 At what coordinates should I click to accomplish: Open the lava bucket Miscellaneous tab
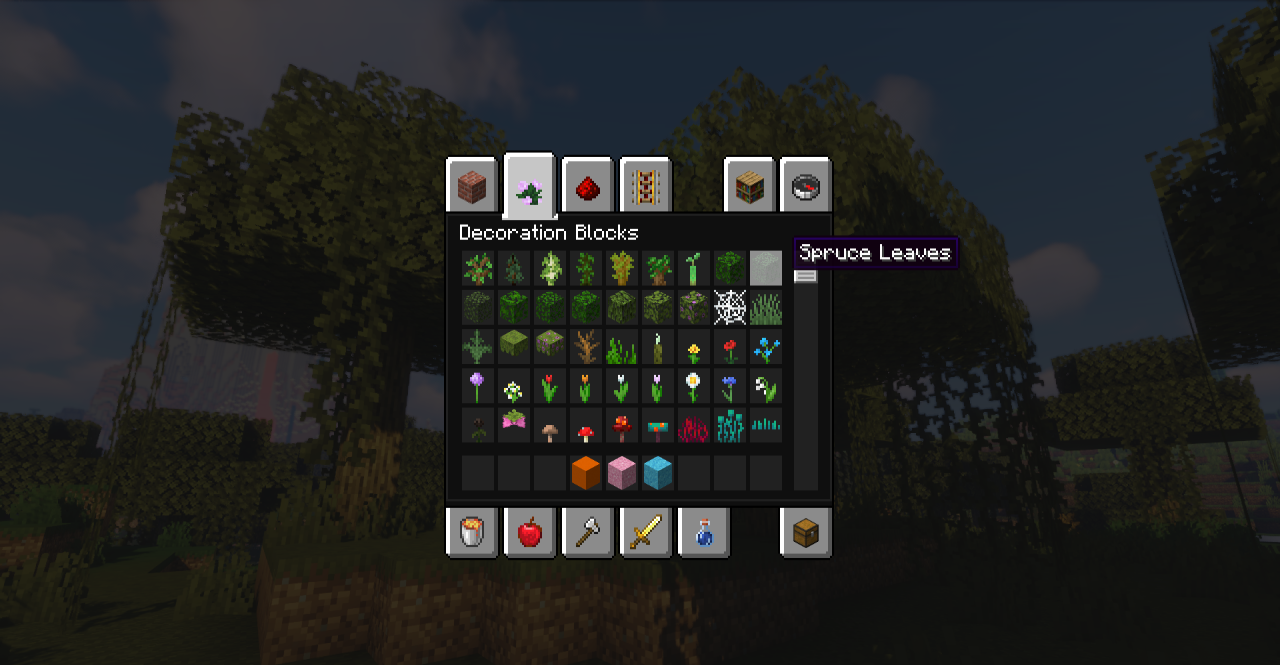point(471,532)
